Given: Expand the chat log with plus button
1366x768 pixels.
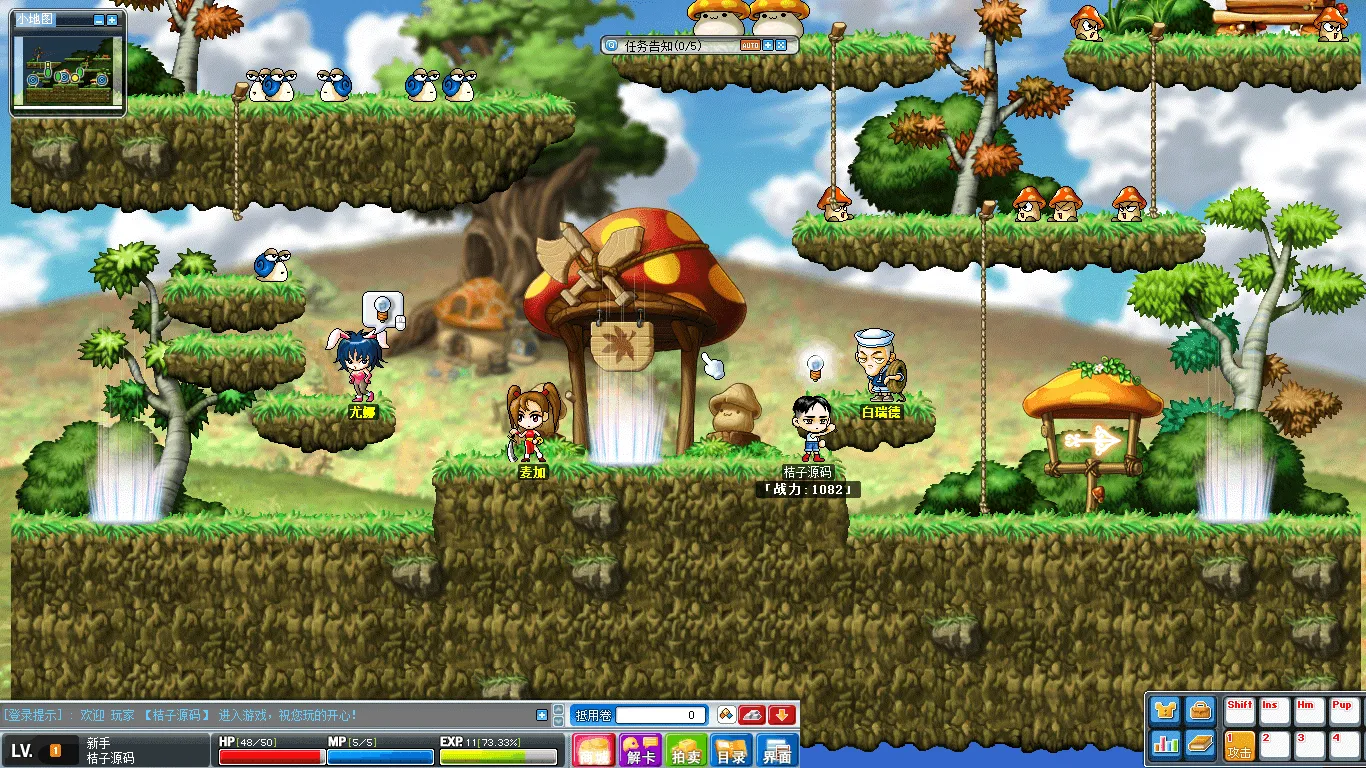Looking at the screenshot, I should (x=542, y=715).
